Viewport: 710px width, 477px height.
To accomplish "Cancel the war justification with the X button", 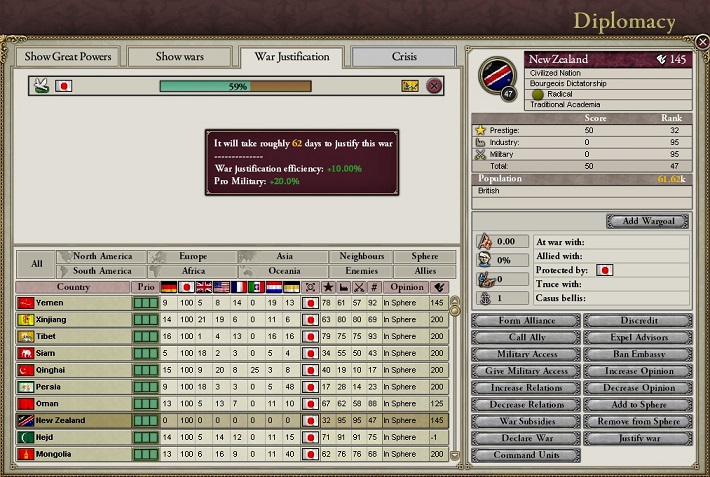I will tap(434, 86).
